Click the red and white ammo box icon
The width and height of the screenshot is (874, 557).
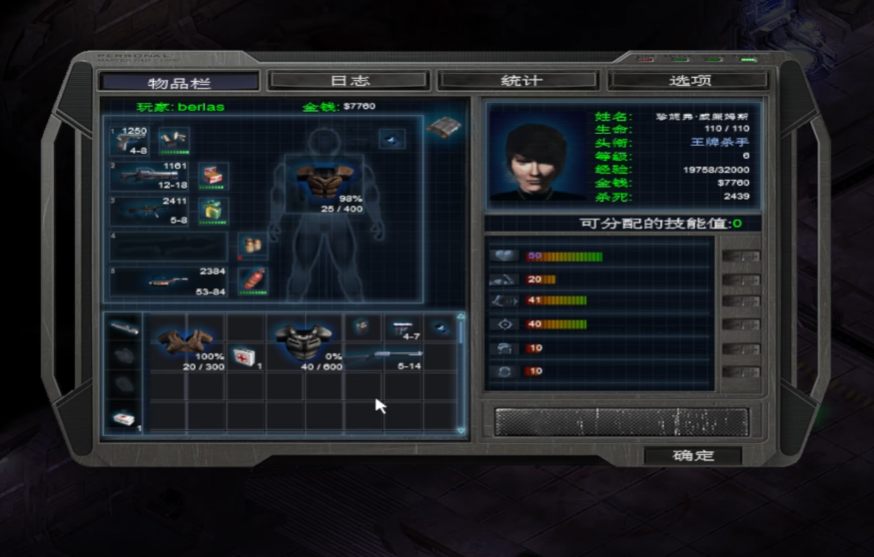213,176
